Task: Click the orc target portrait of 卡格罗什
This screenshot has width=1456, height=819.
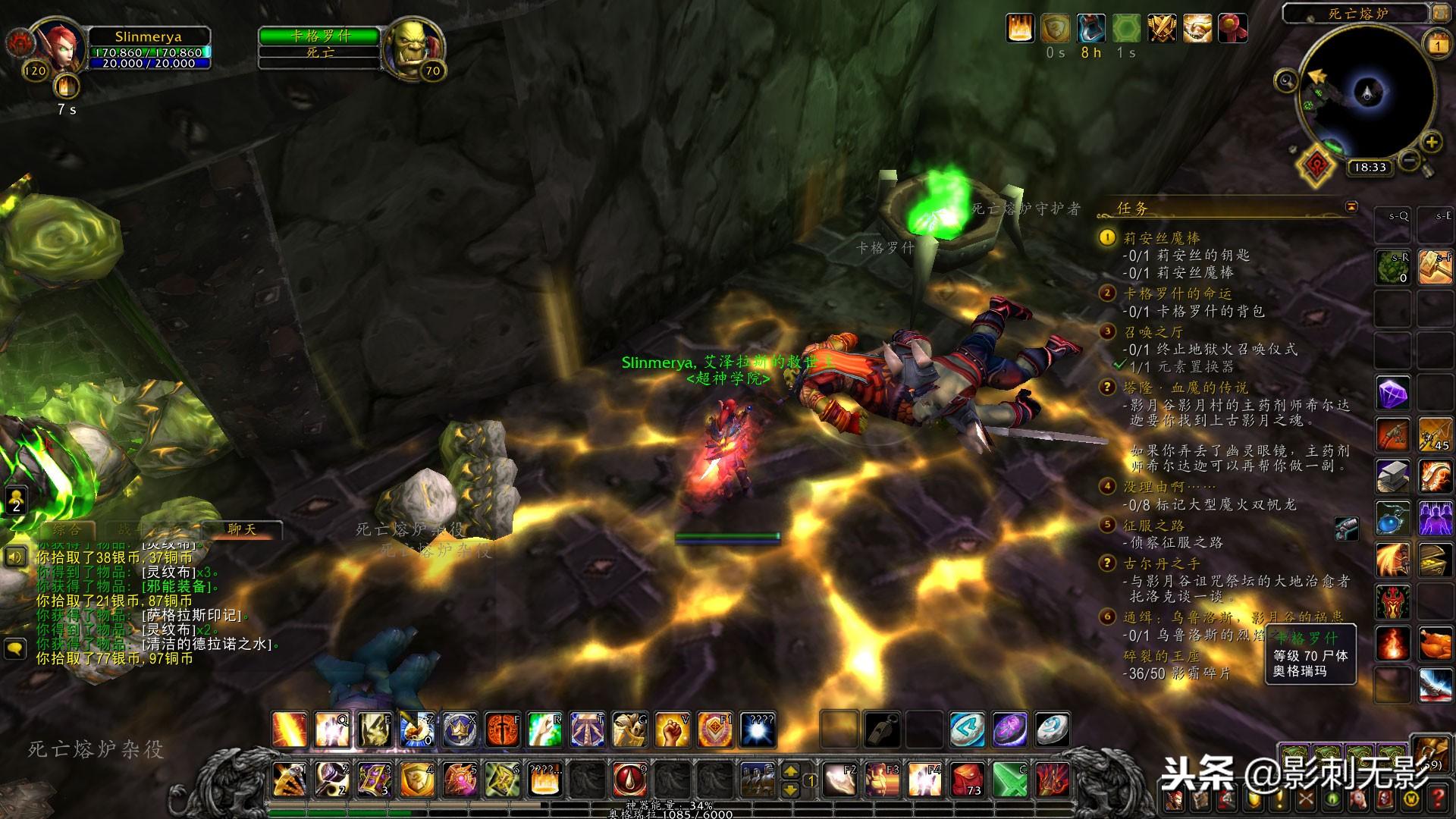Action: pos(413,47)
